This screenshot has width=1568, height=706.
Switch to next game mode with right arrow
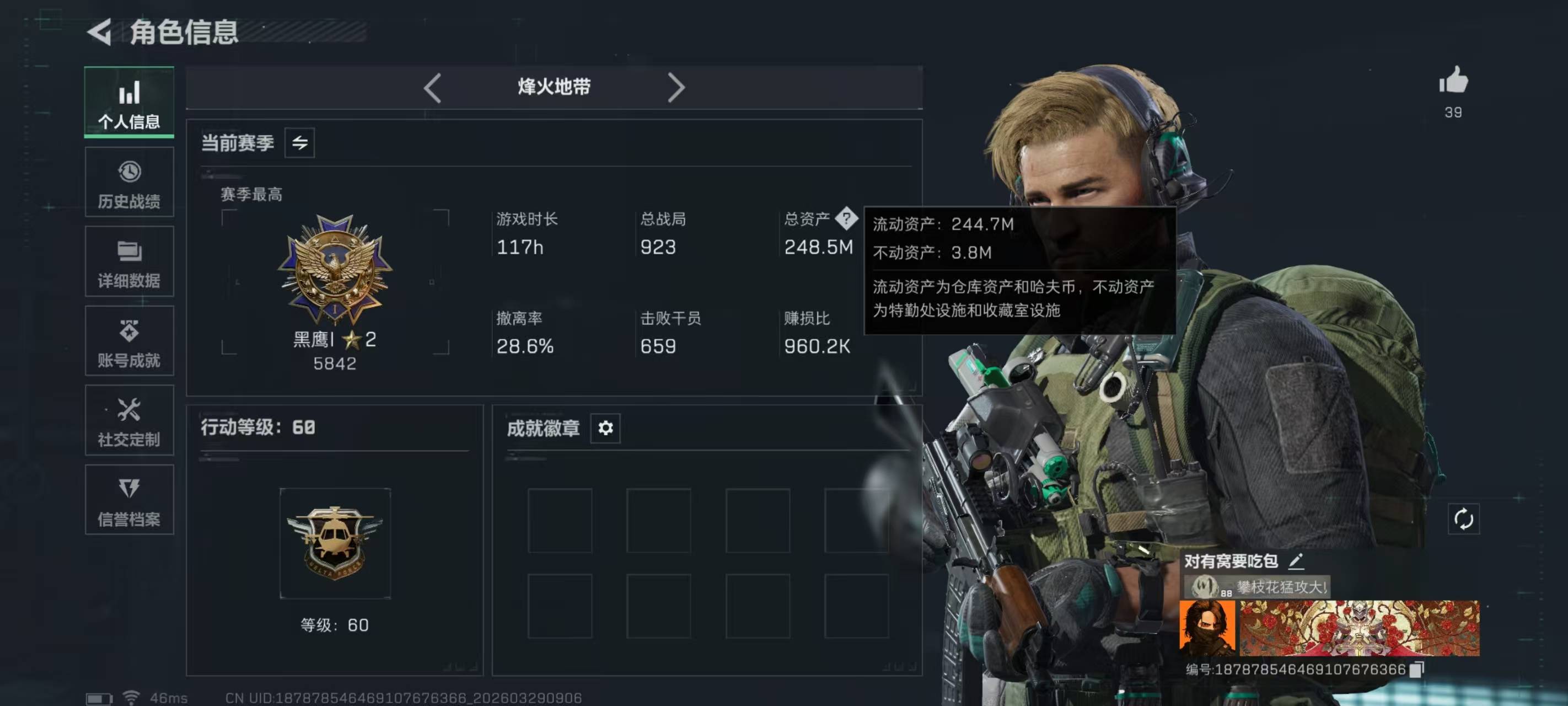click(675, 88)
